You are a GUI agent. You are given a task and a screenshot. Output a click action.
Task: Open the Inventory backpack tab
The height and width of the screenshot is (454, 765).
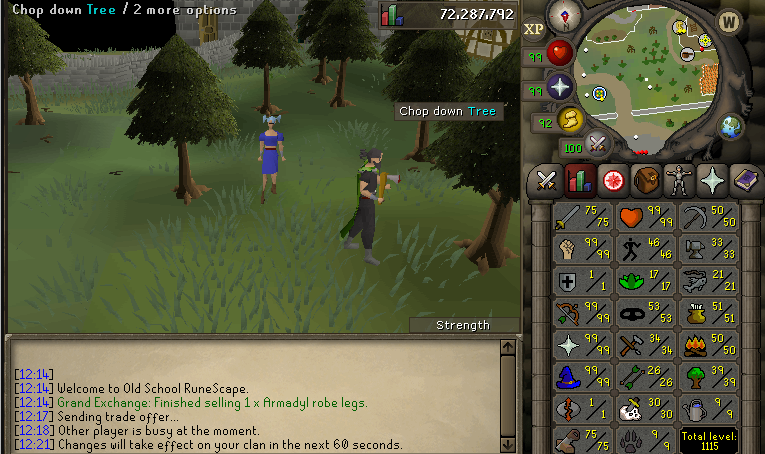point(646,181)
